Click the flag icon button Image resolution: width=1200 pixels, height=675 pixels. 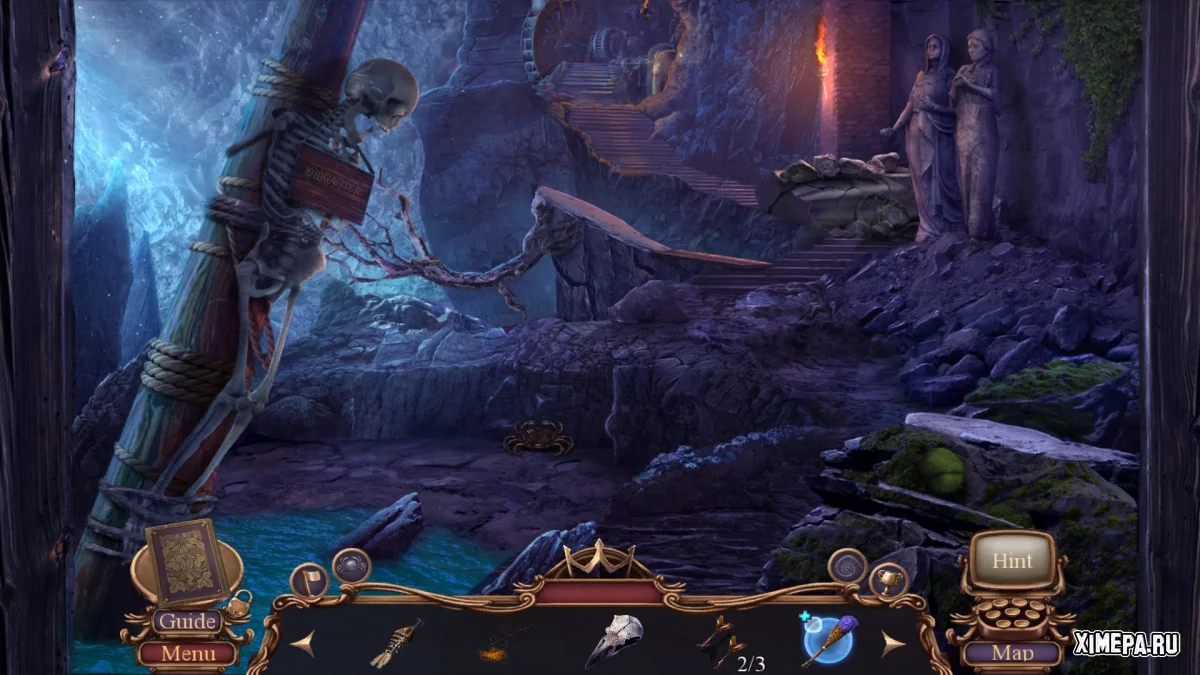click(308, 582)
